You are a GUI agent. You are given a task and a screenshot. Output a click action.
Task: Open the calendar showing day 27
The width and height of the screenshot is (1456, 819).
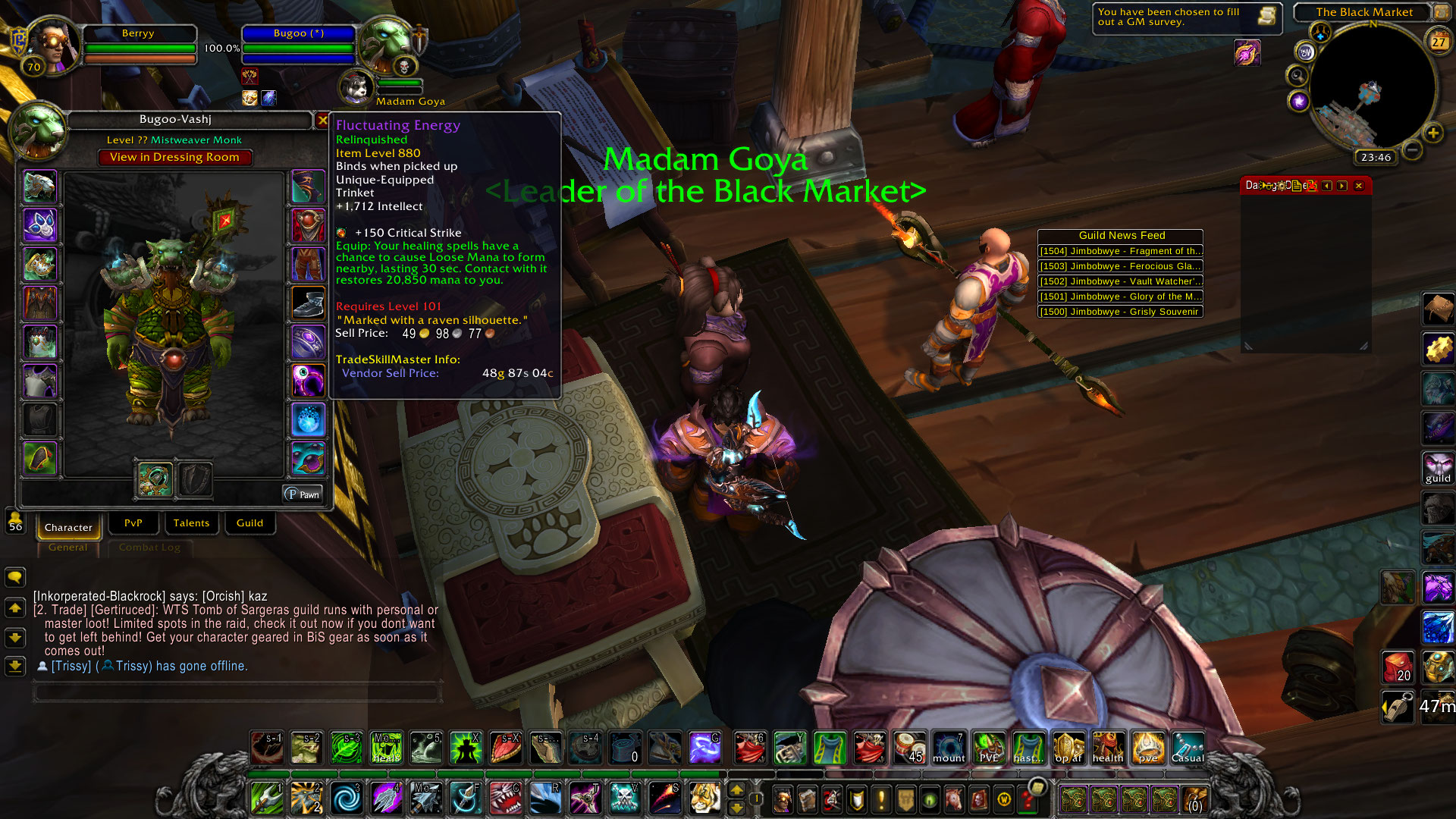point(1438,42)
